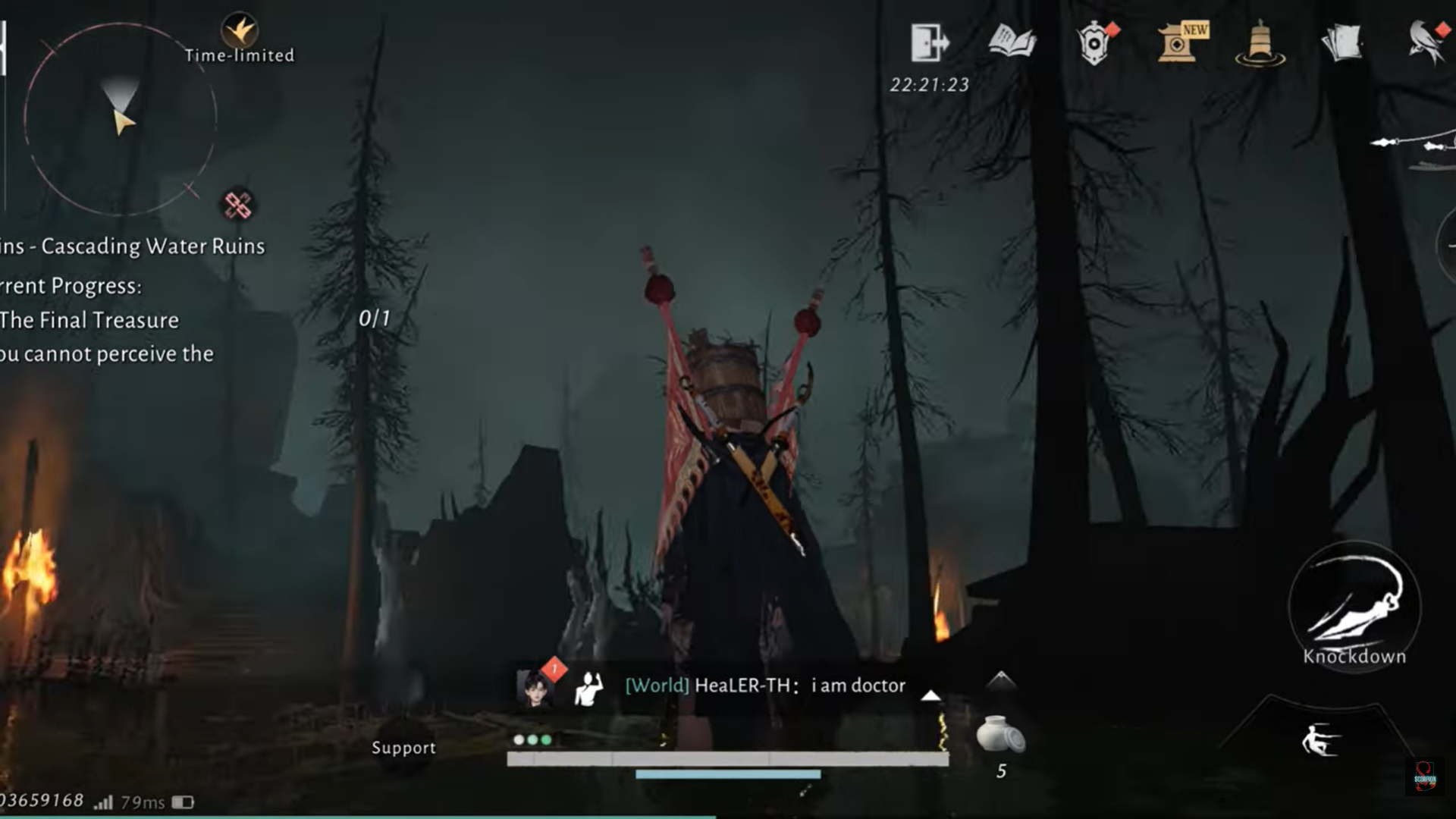Screen dimensions: 1456x819
Task: Click the Support role label
Action: point(404,748)
